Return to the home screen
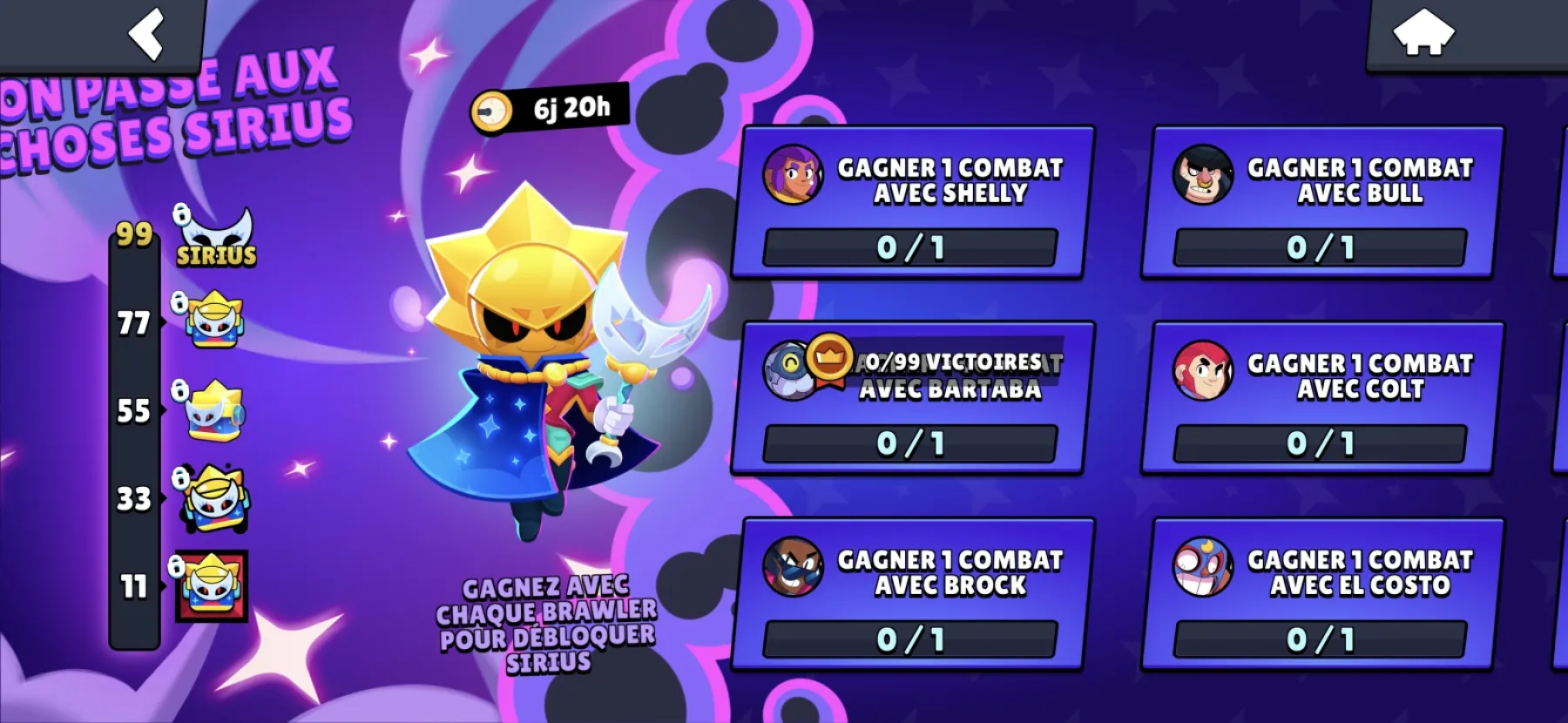Image resolution: width=1568 pixels, height=723 pixels. point(1423,33)
